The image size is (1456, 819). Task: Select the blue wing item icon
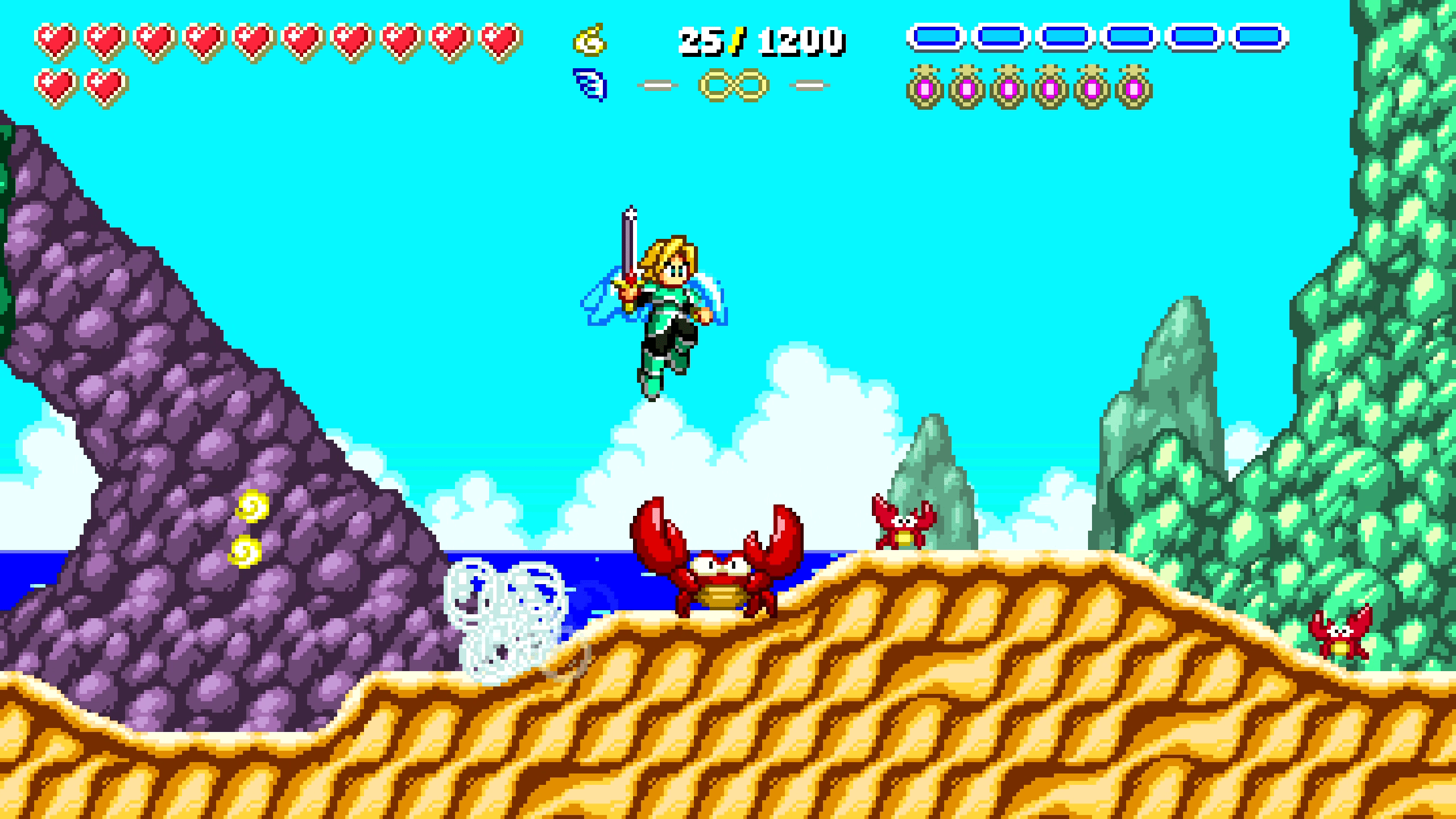pyautogui.click(x=590, y=85)
